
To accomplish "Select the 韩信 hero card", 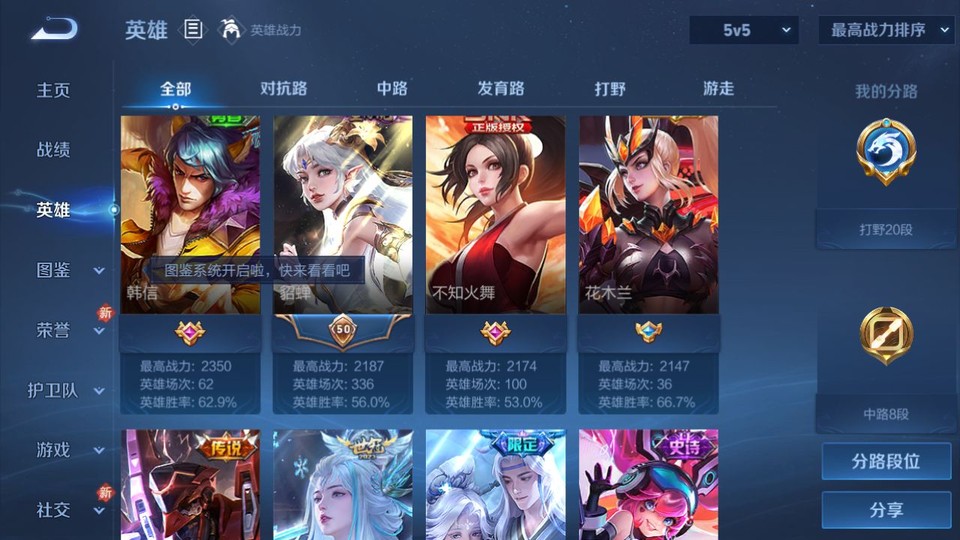I will point(190,215).
